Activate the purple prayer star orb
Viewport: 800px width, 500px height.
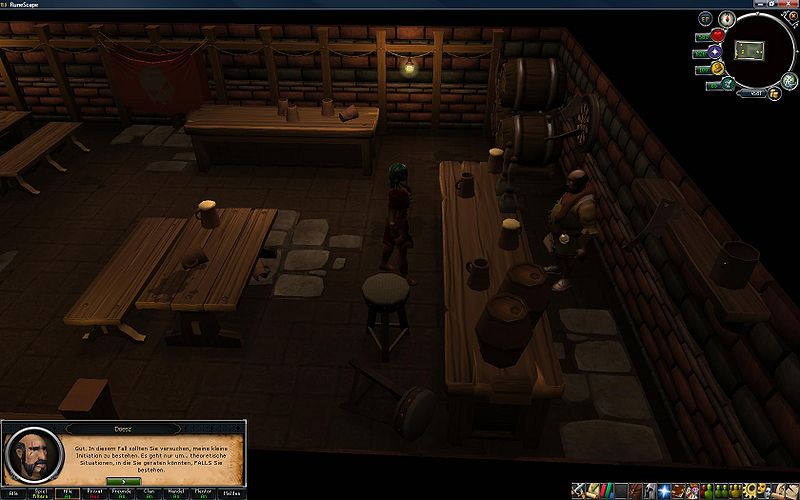tap(717, 52)
